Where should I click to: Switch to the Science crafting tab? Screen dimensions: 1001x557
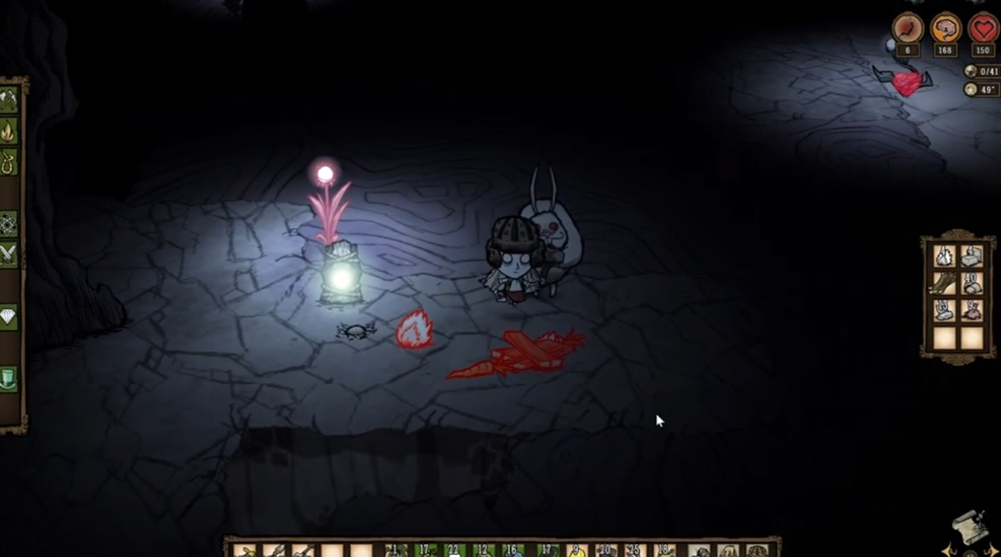point(9,223)
